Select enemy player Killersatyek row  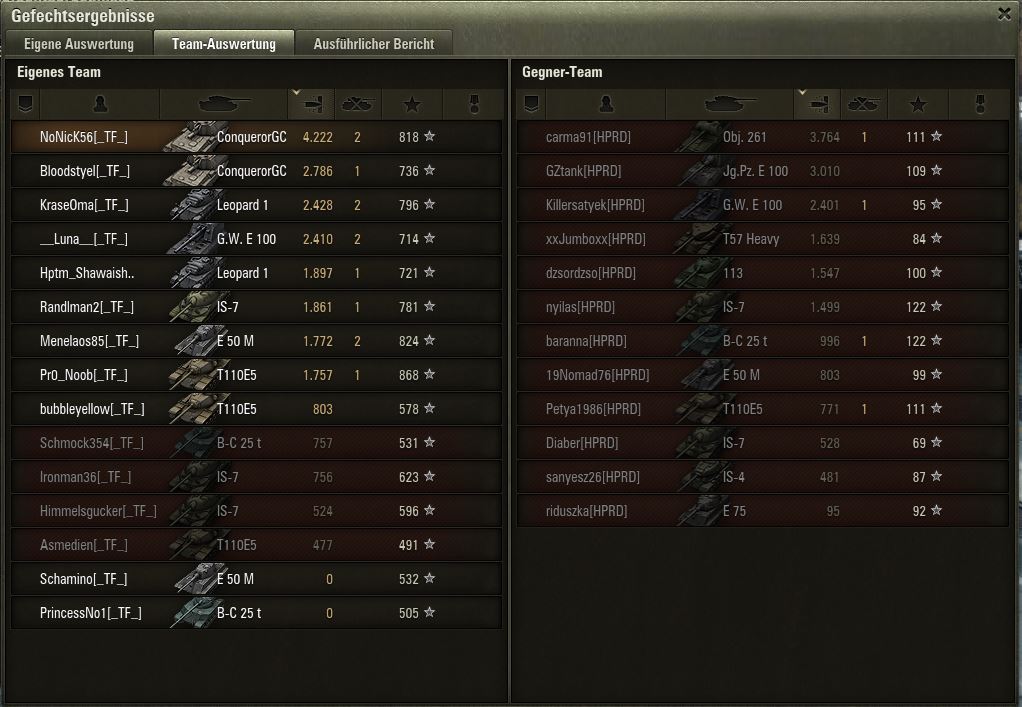tap(595, 205)
